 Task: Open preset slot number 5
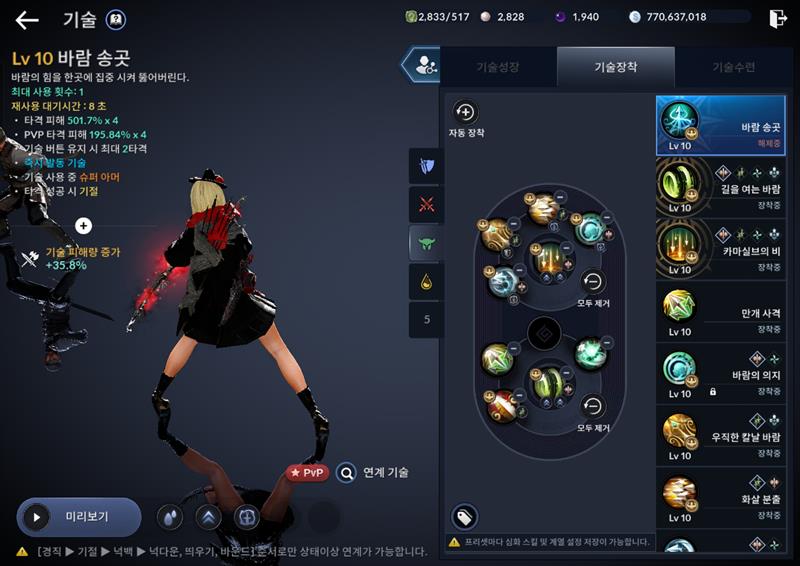pyautogui.click(x=427, y=320)
